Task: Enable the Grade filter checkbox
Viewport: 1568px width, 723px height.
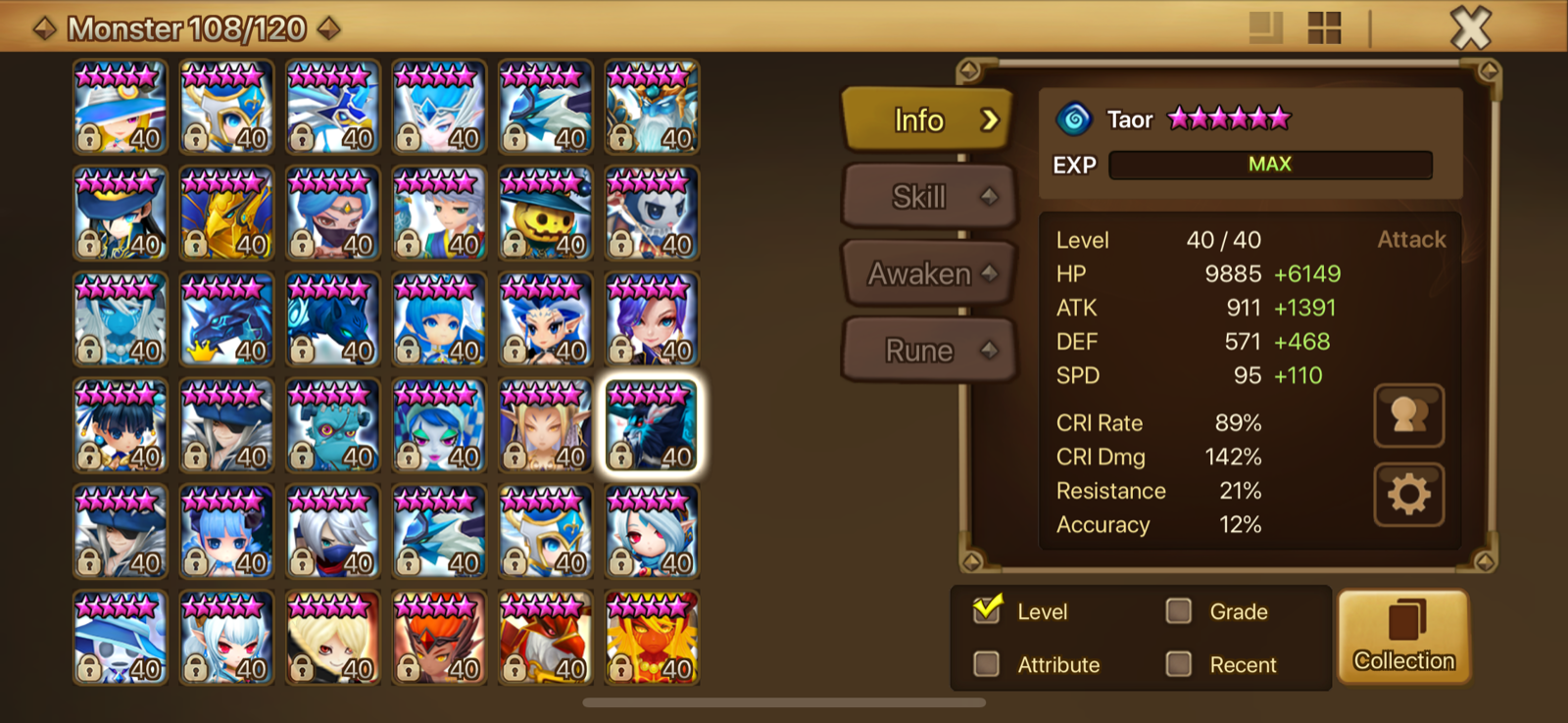Action: 1180,610
